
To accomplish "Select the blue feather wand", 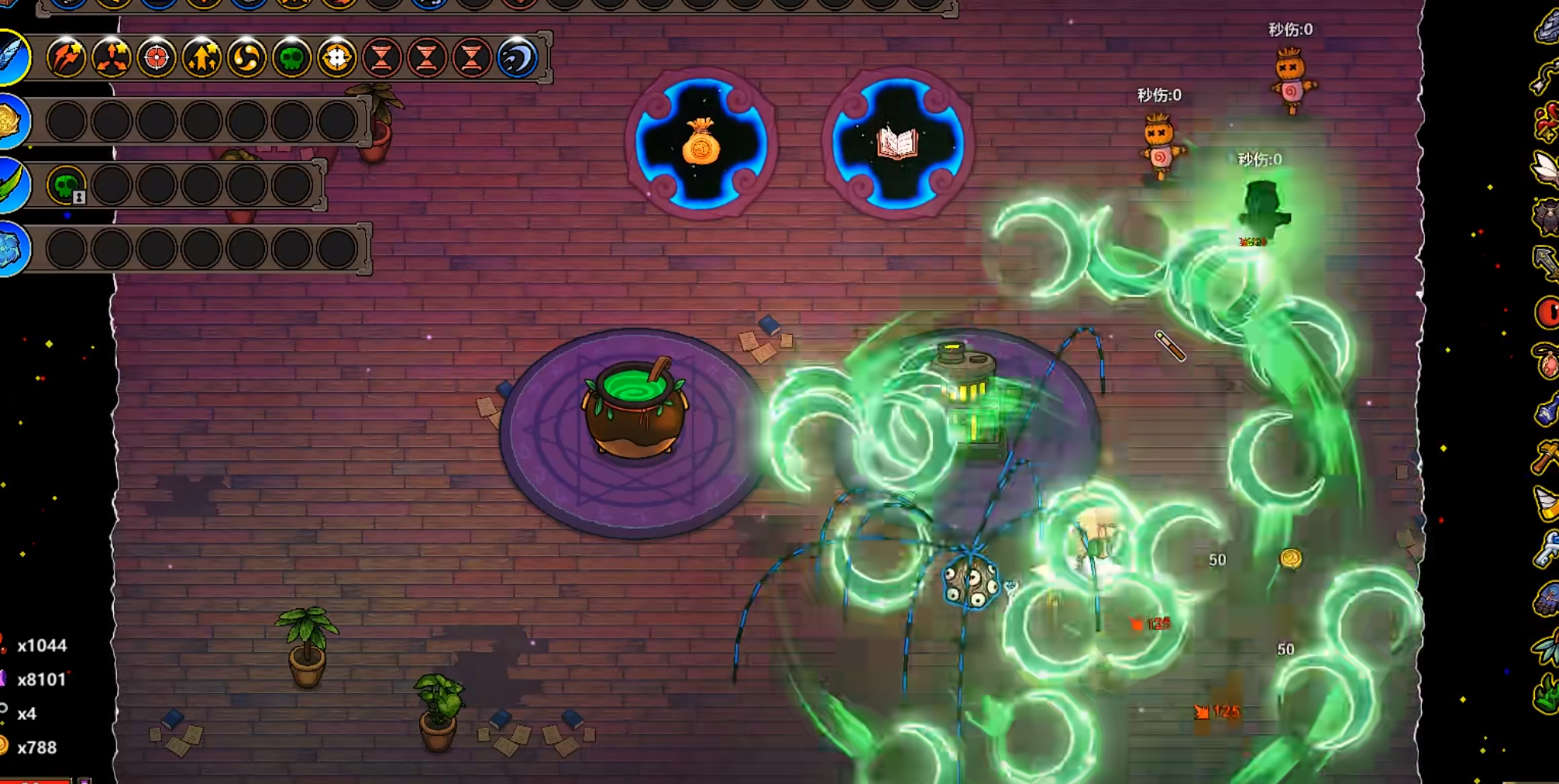I will [12, 57].
